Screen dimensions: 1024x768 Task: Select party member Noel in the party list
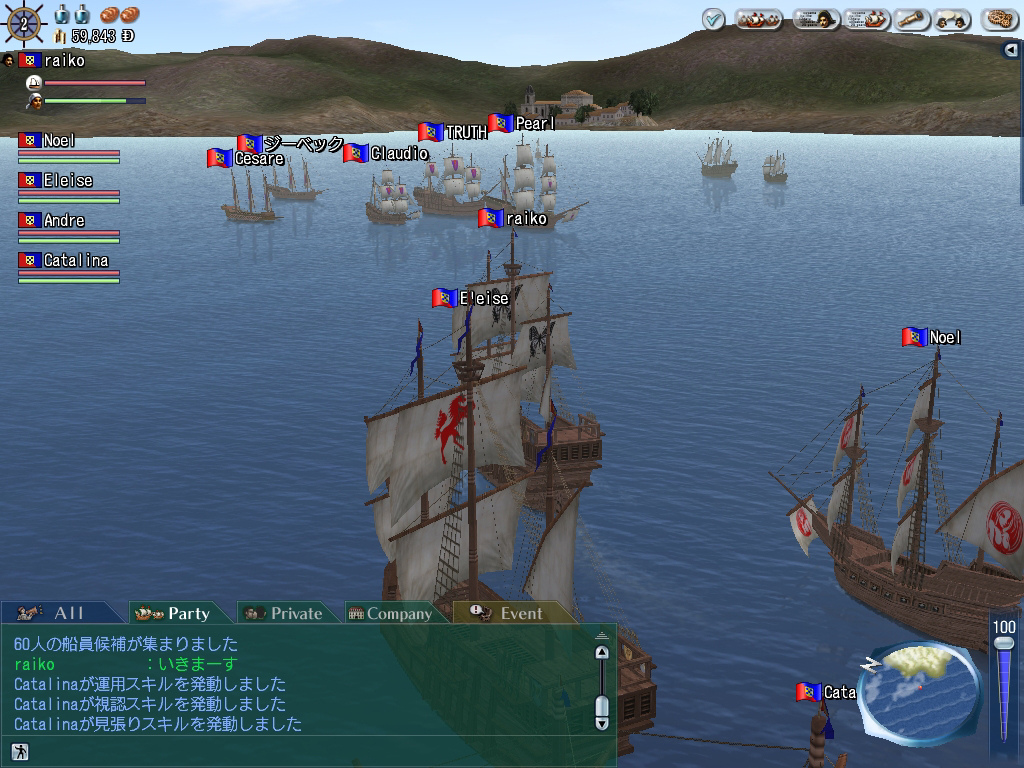[59, 141]
